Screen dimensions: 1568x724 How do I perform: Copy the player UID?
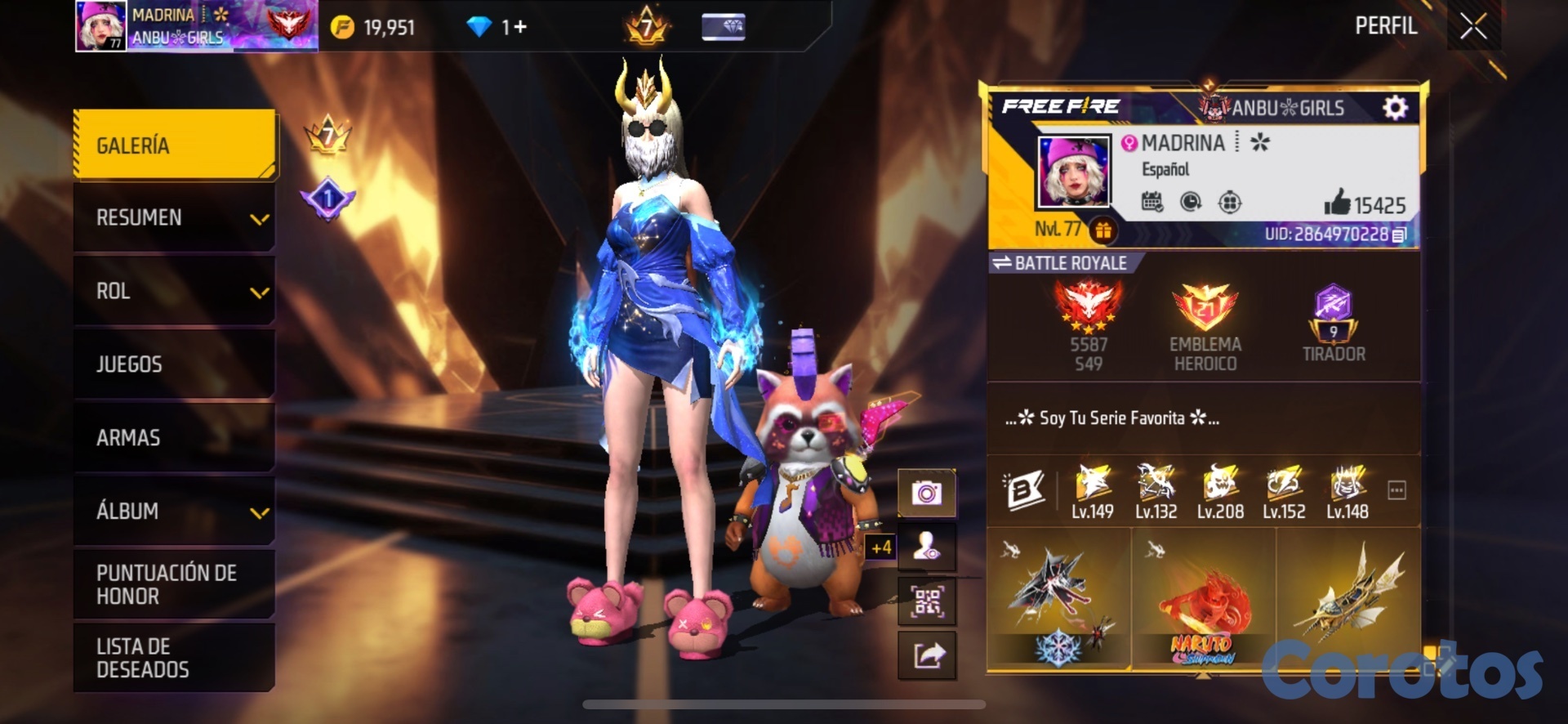(x=1399, y=235)
